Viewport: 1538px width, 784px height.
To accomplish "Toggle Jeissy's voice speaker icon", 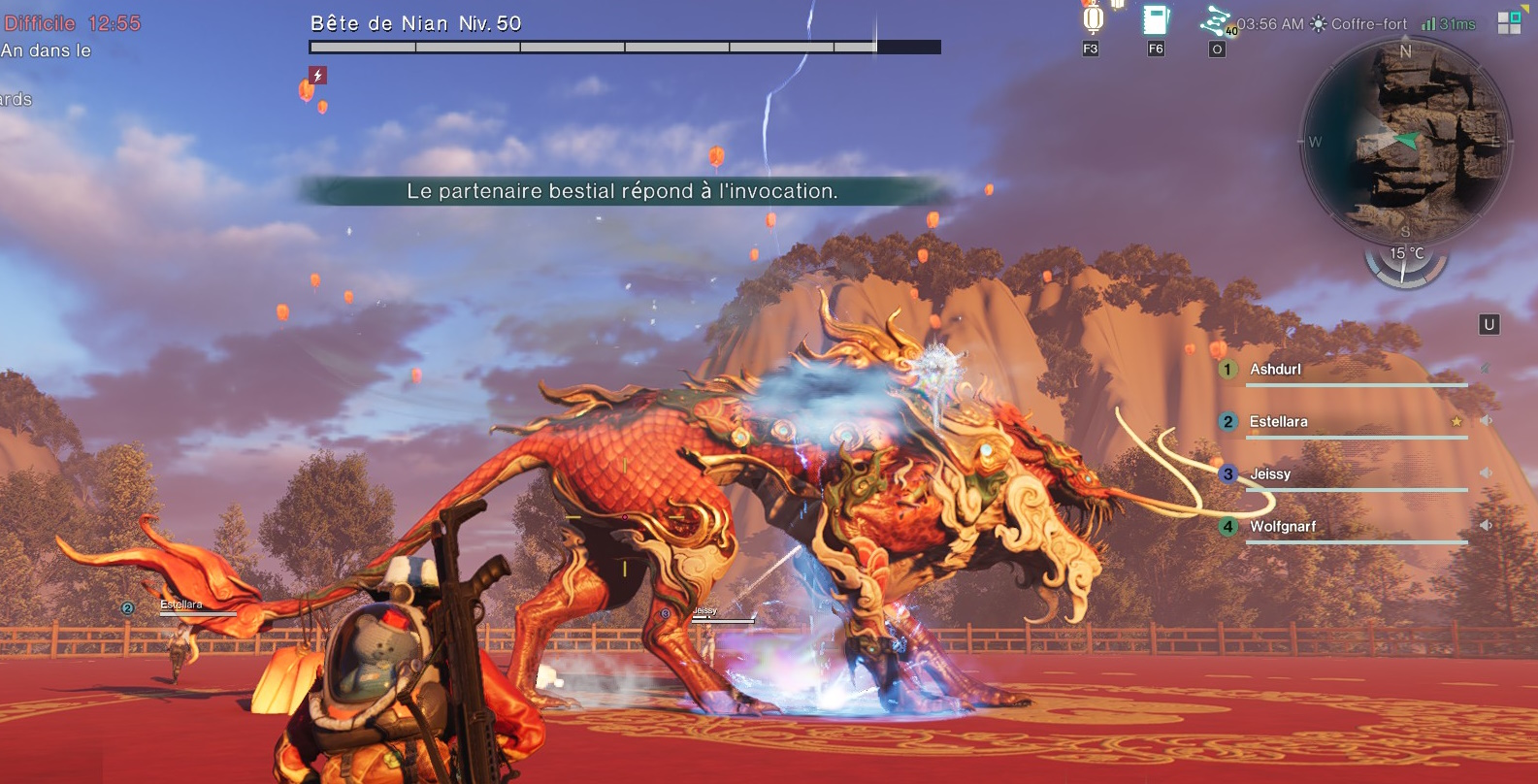I will (1486, 473).
